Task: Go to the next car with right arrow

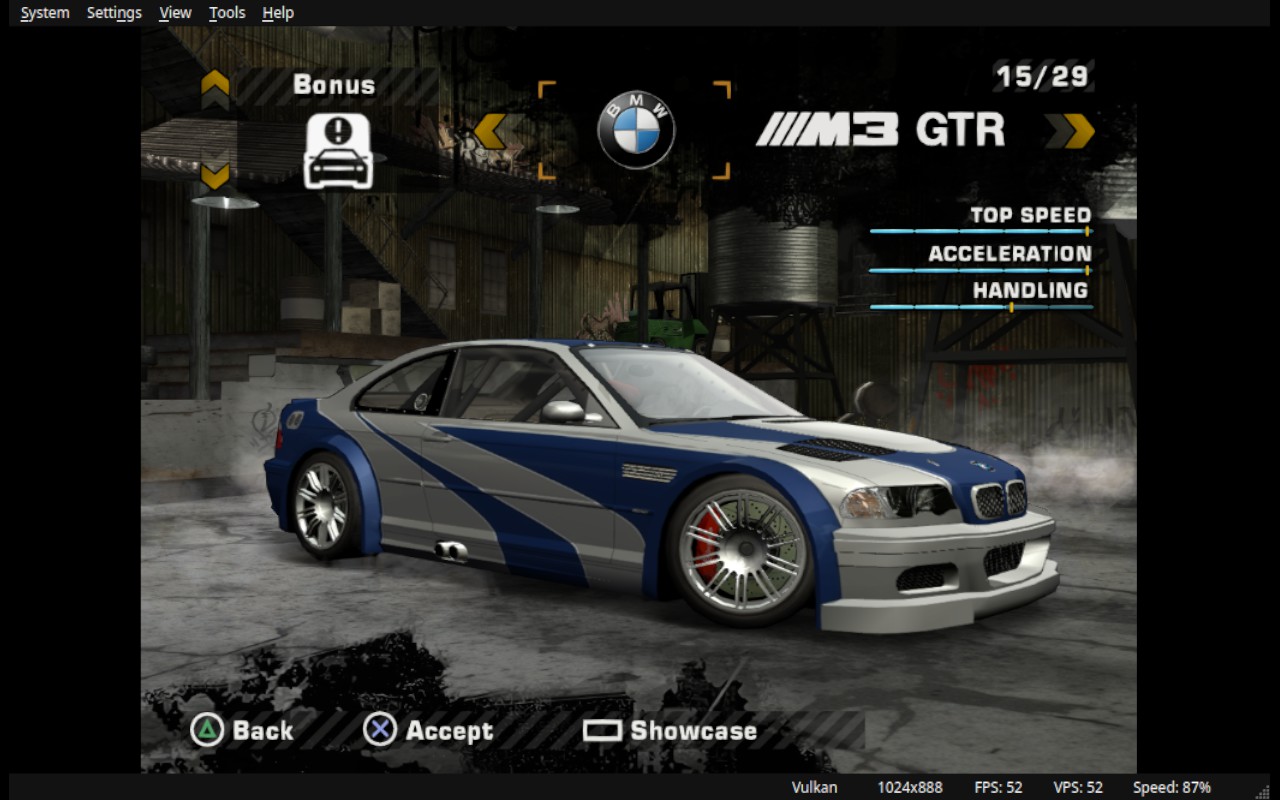Action: coord(1078,131)
